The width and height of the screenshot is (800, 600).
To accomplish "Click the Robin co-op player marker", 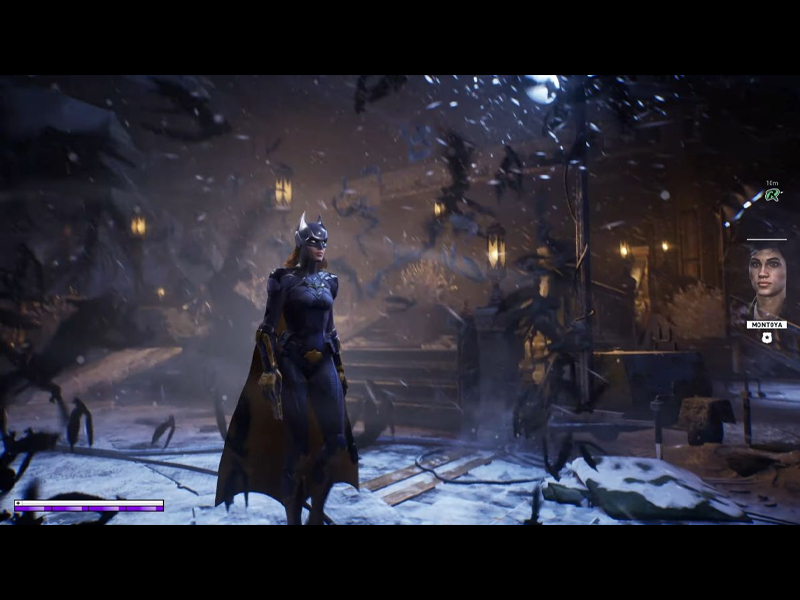I will pos(771,195).
